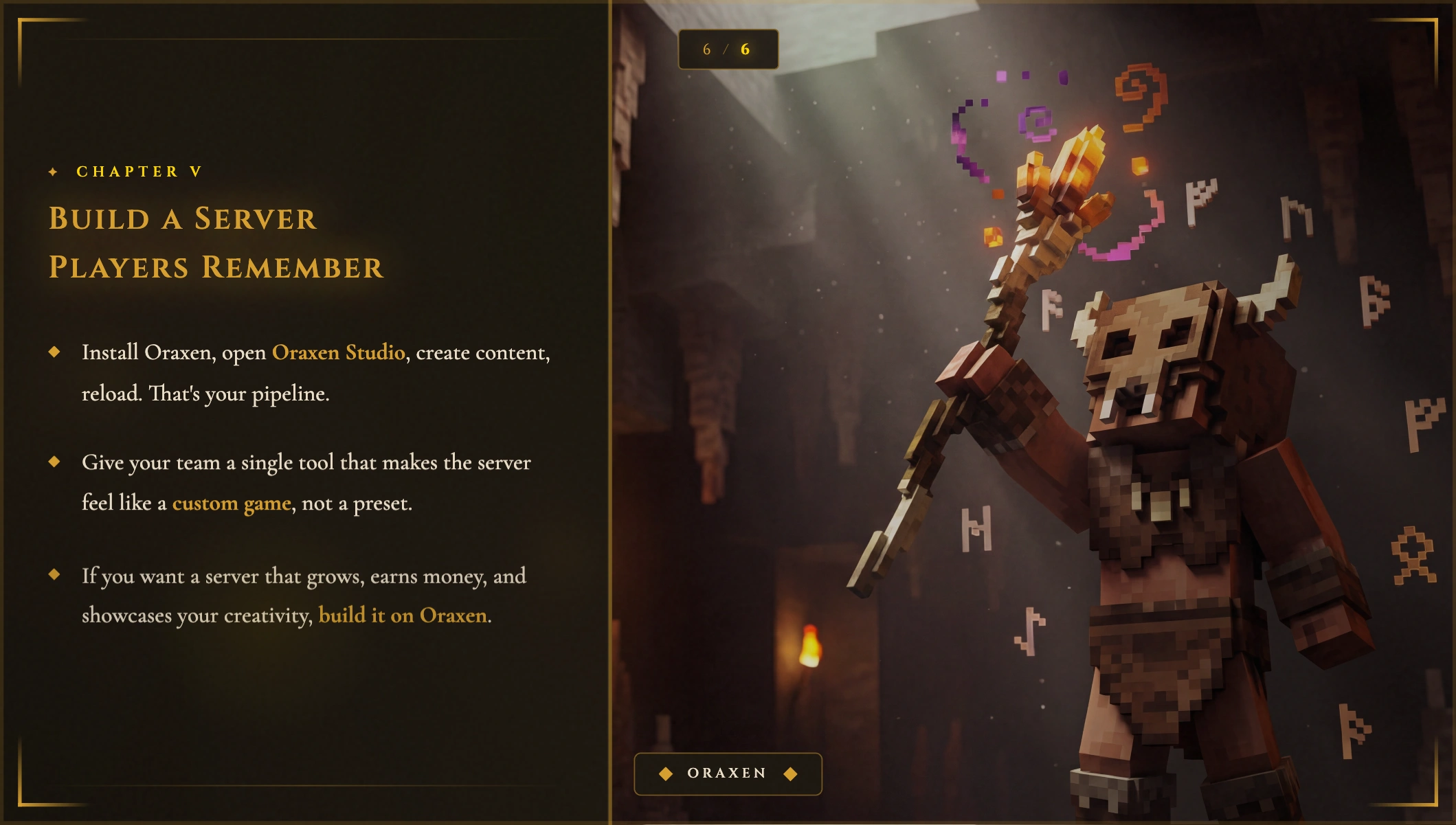The width and height of the screenshot is (1456, 825).
Task: Click the 'custom game' highlighted text
Action: [x=232, y=504]
